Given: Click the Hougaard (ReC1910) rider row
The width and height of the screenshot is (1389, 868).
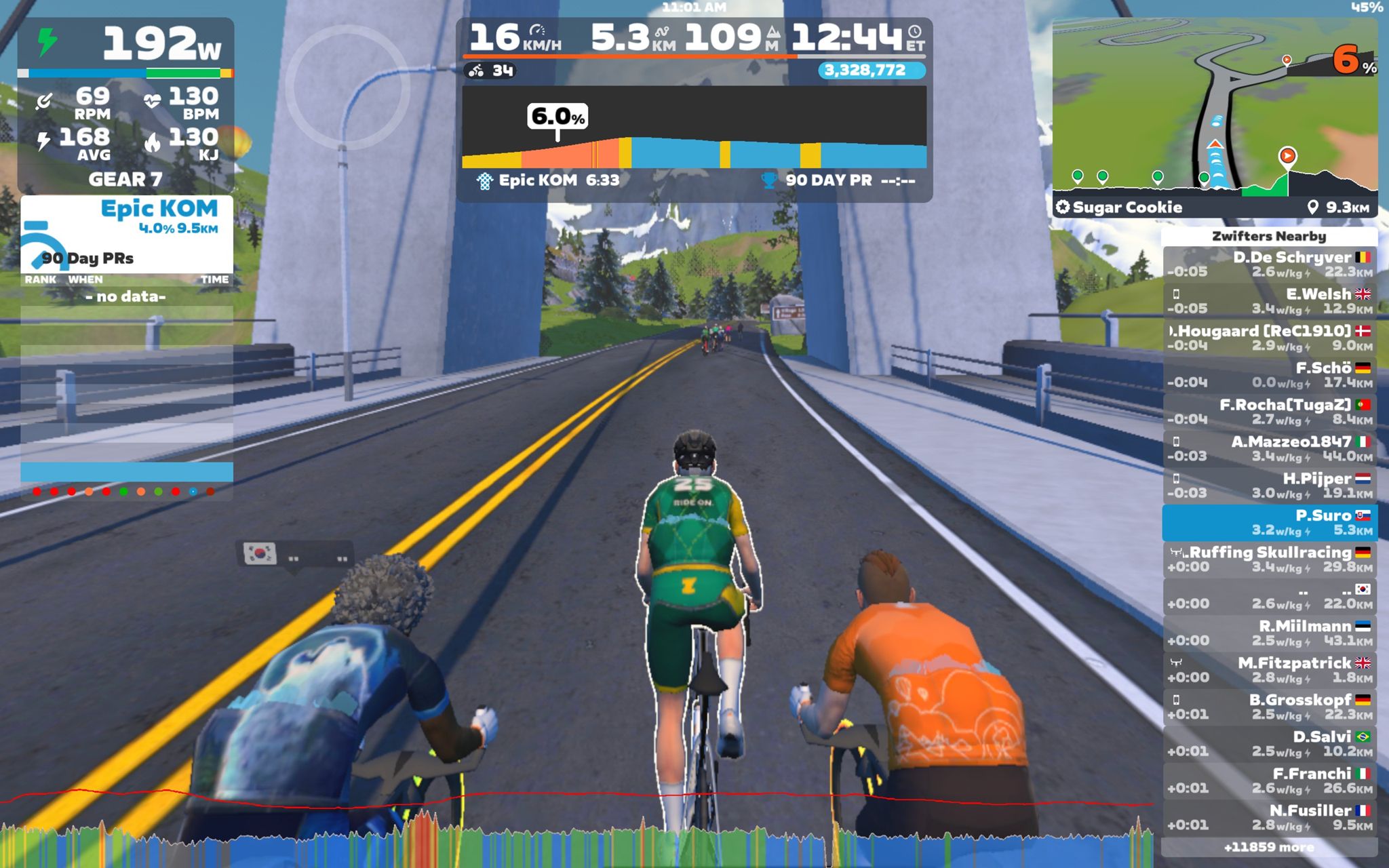Looking at the screenshot, I should click(x=1269, y=338).
